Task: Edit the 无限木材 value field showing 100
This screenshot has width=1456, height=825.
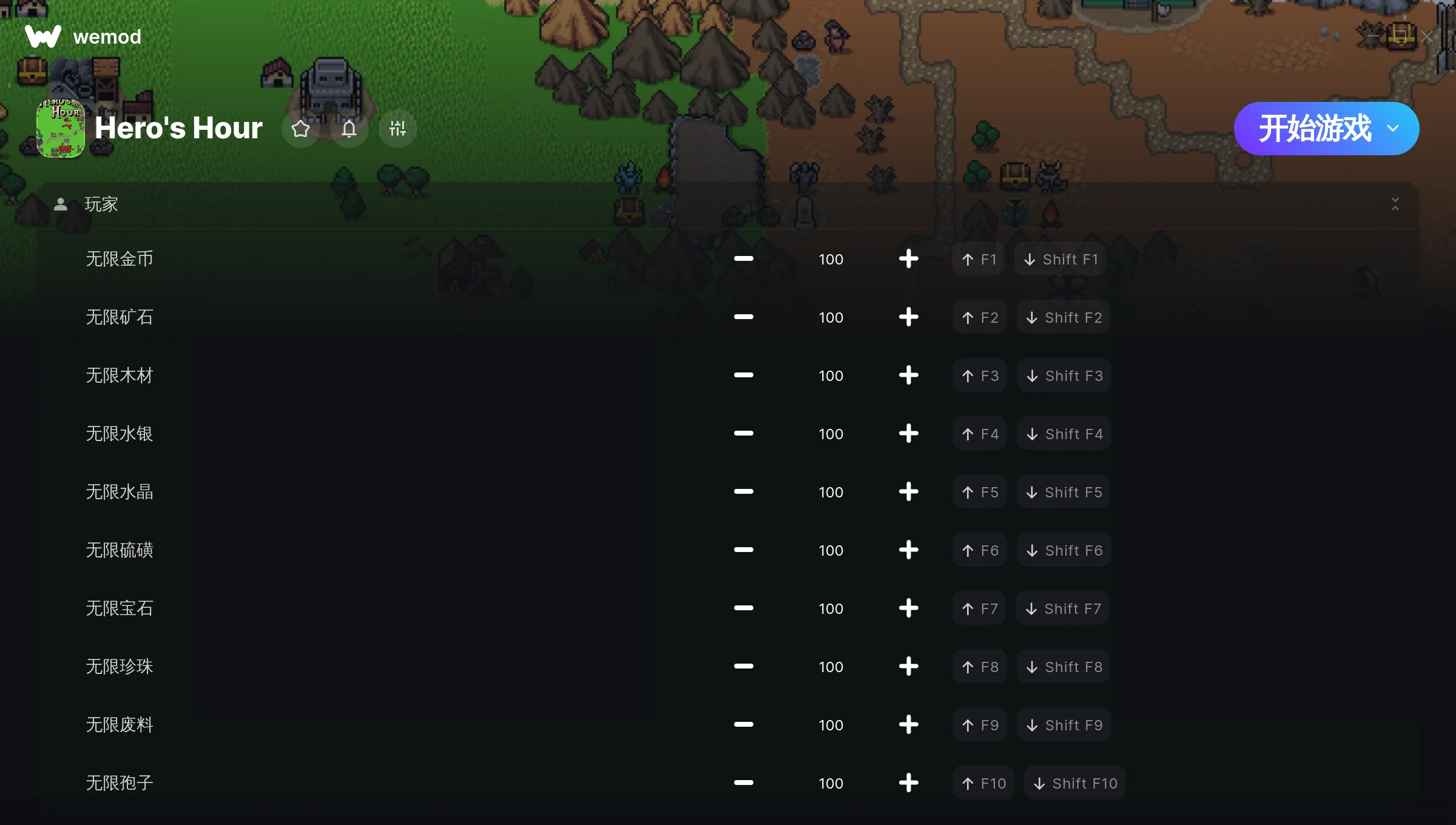Action: pos(831,375)
